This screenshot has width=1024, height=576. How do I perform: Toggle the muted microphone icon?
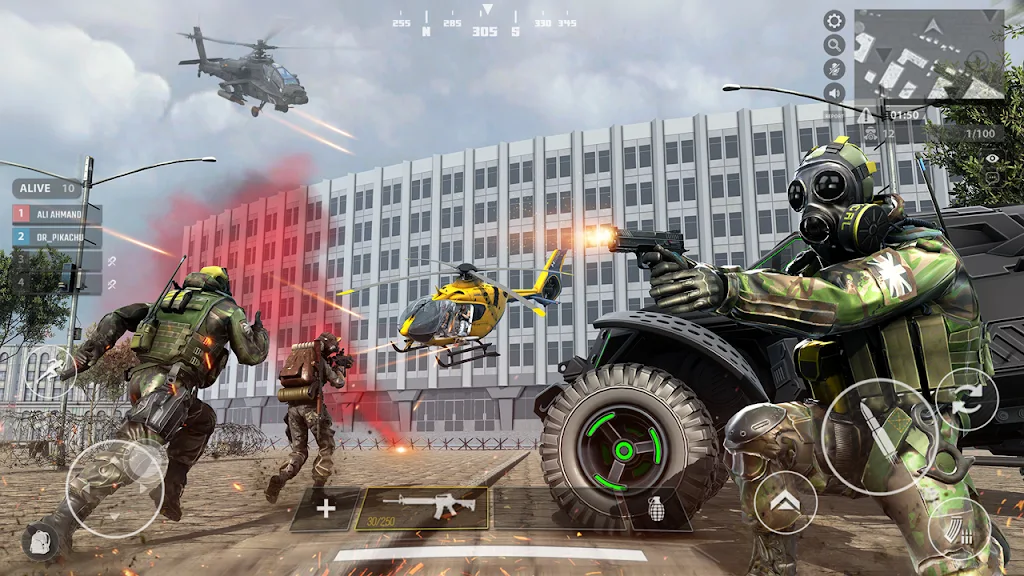tap(834, 69)
